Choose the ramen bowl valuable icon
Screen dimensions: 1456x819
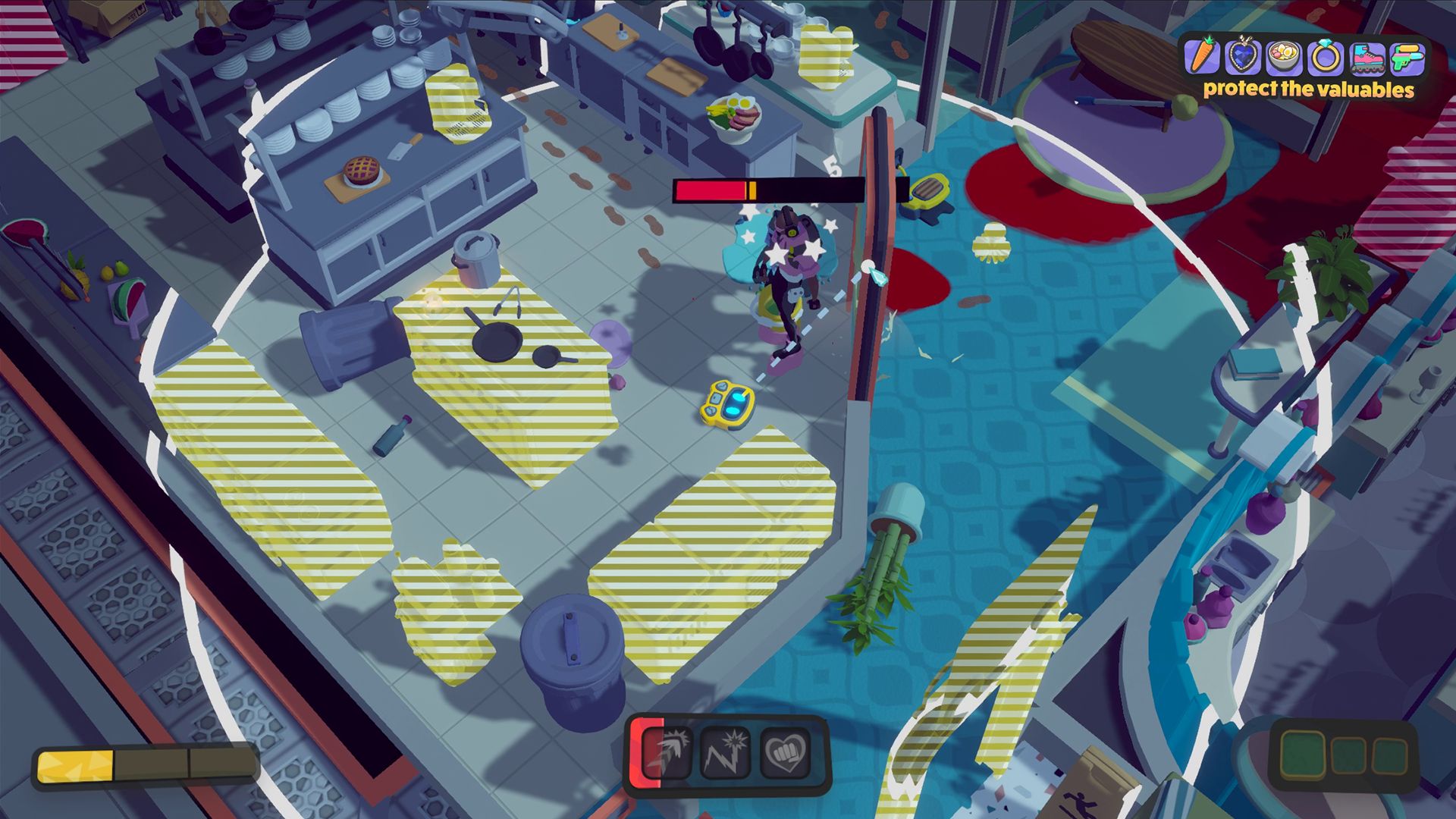[1284, 58]
